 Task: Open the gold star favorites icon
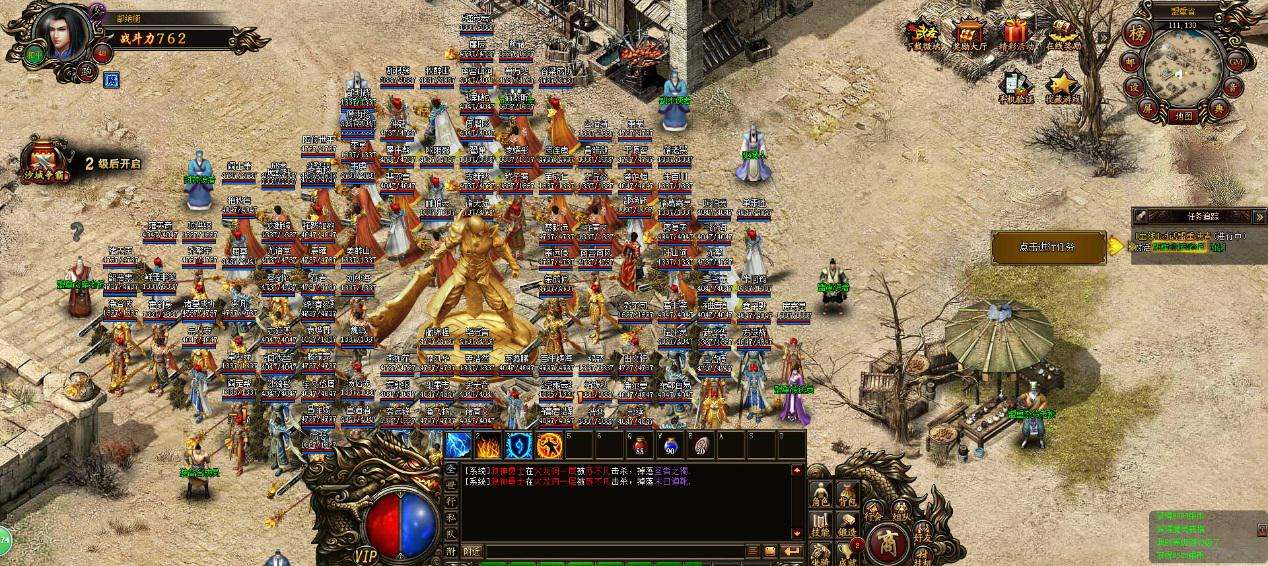click(x=1063, y=85)
